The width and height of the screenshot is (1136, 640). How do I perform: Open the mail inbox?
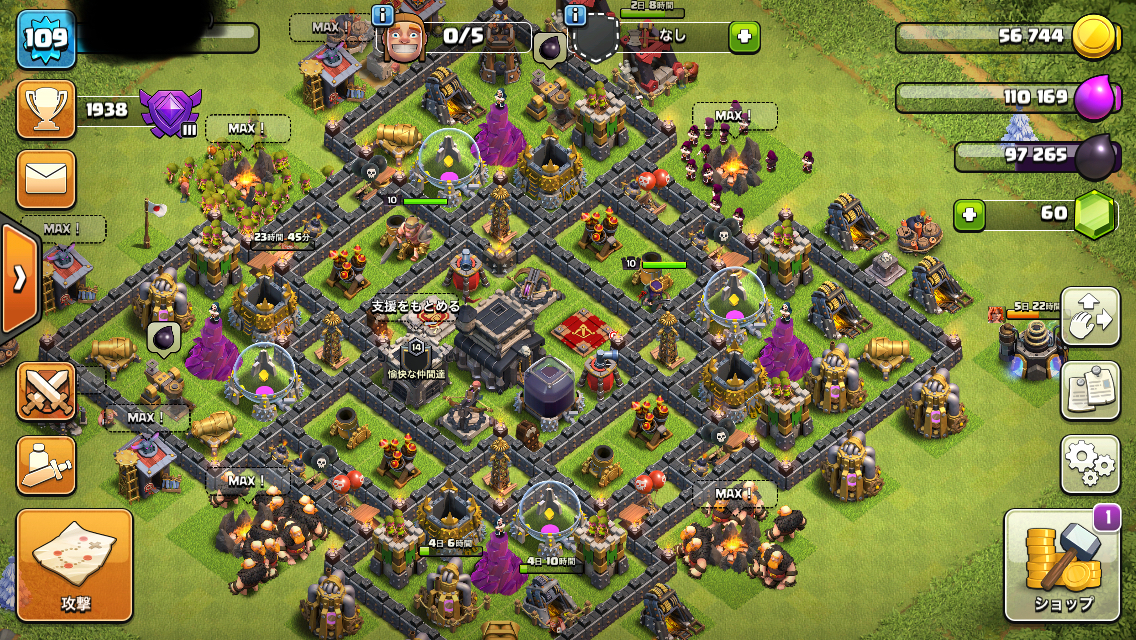click(x=46, y=179)
